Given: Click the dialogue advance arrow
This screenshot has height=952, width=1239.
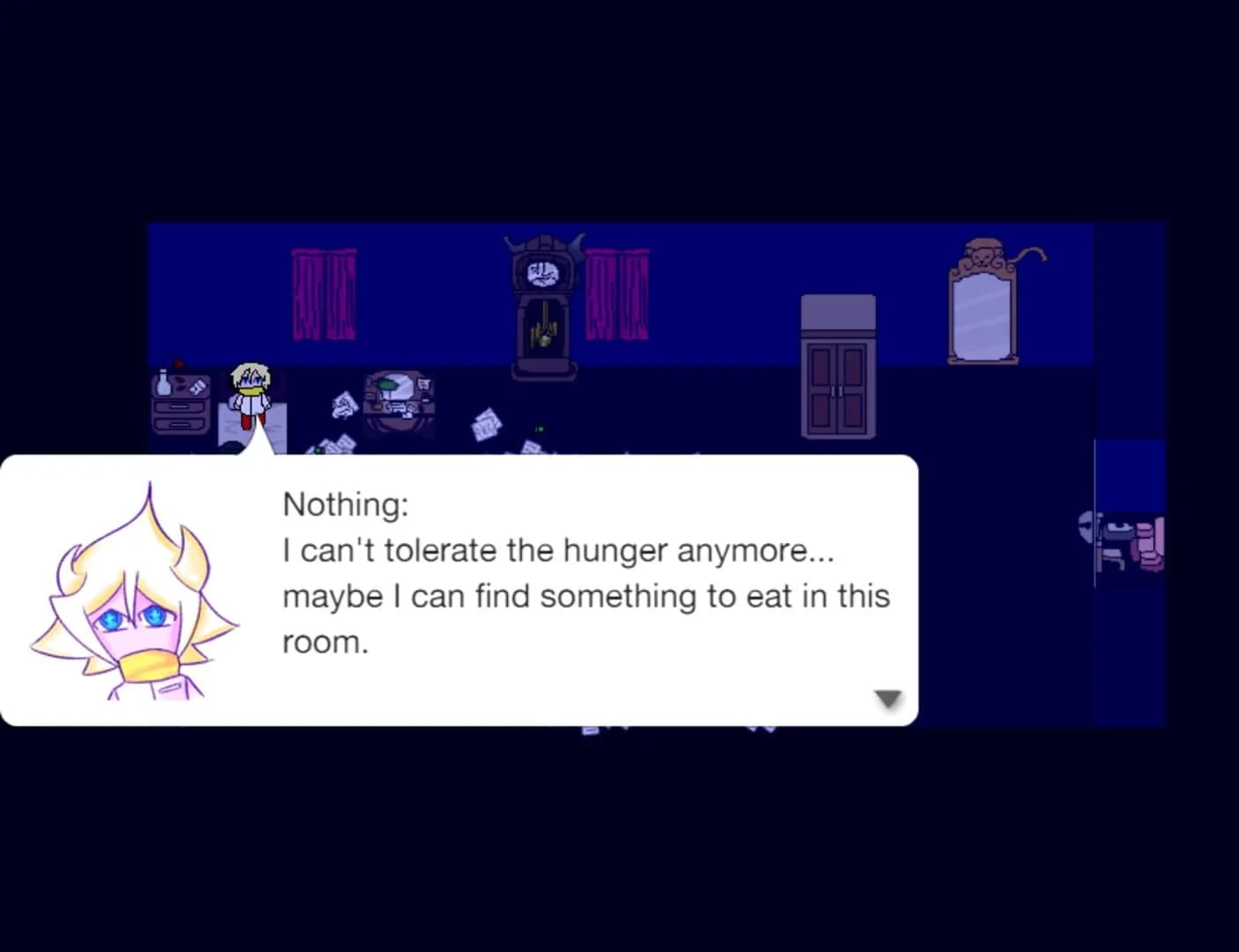Looking at the screenshot, I should pos(888,697).
